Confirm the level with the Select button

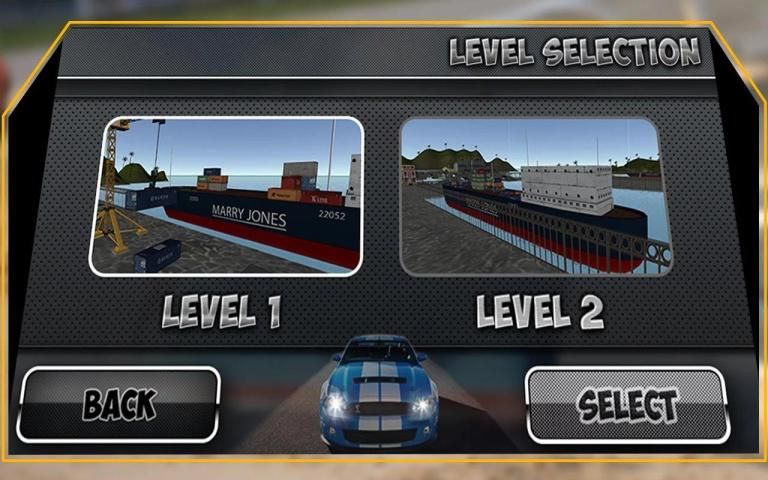click(627, 405)
